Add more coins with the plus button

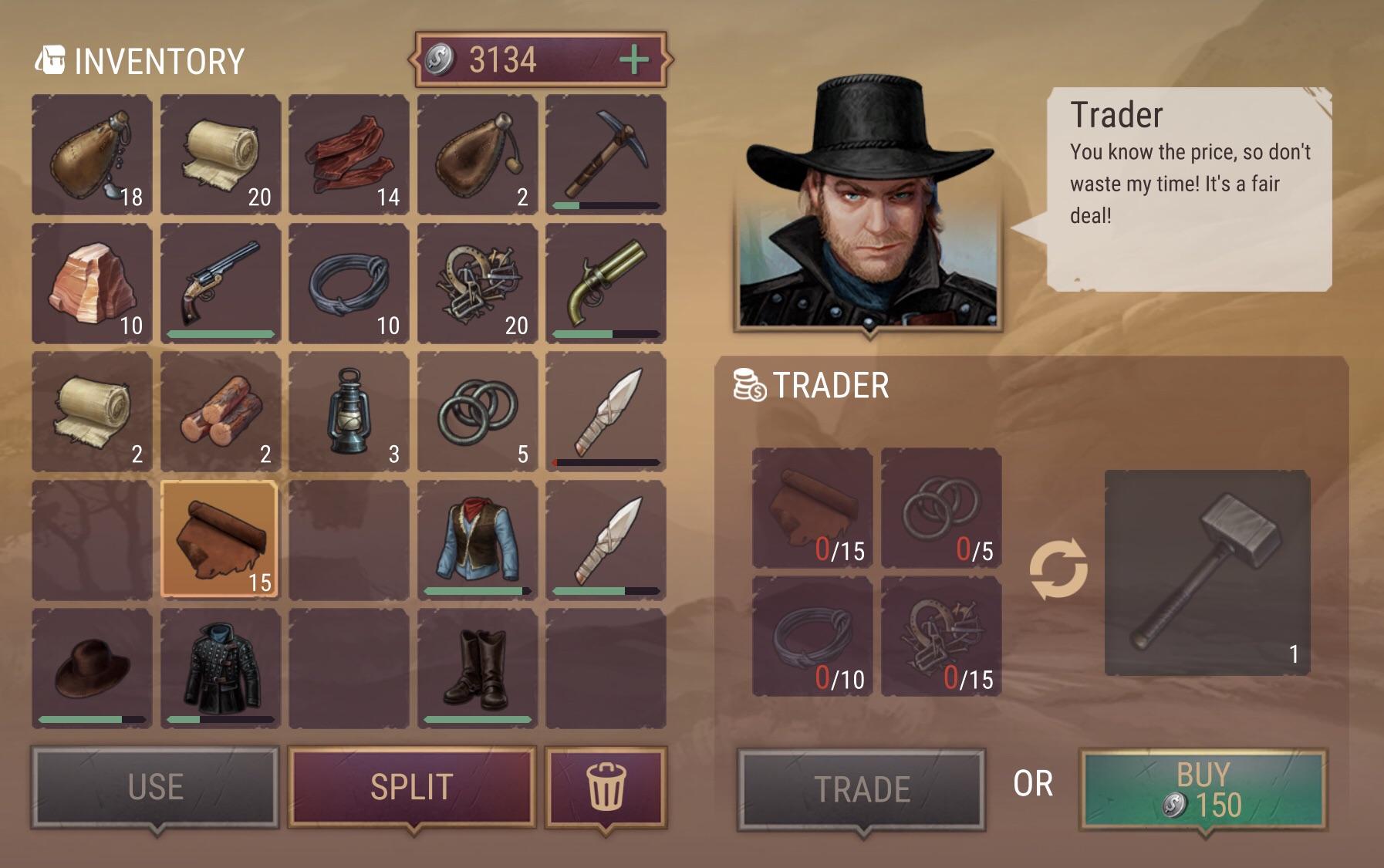click(x=634, y=59)
